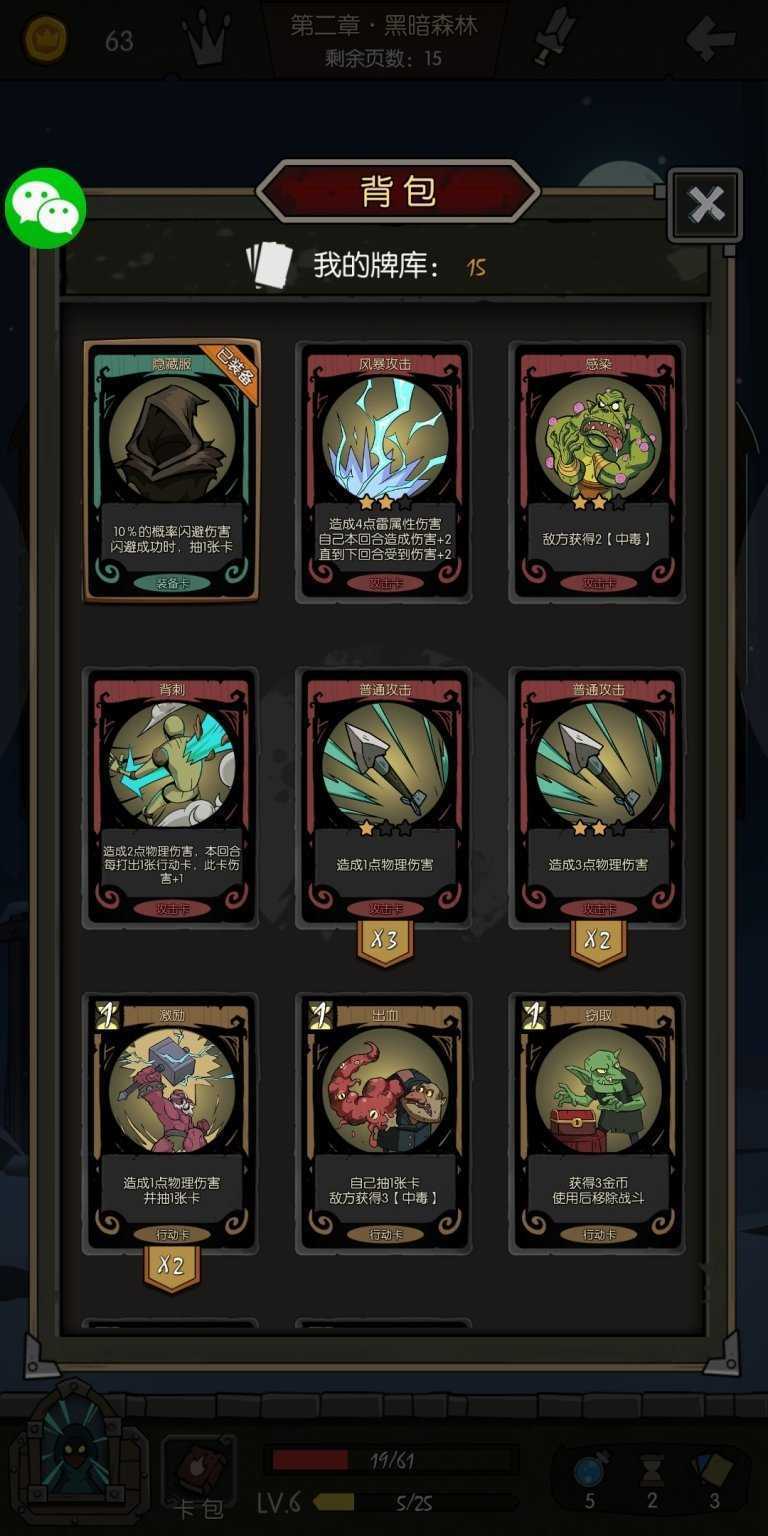Close the backpack window

point(706,205)
